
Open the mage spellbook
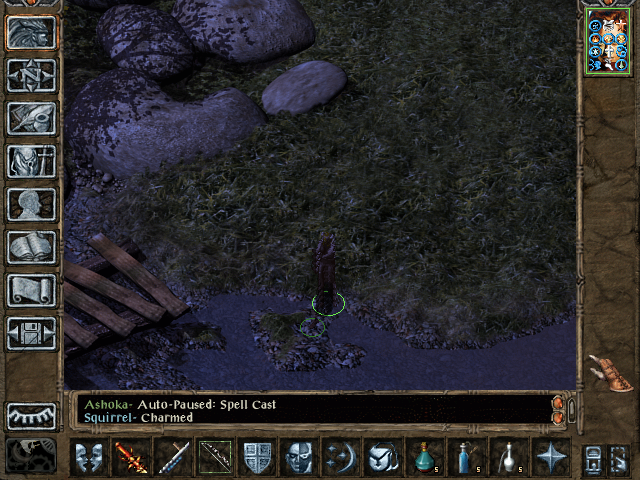click(31, 247)
